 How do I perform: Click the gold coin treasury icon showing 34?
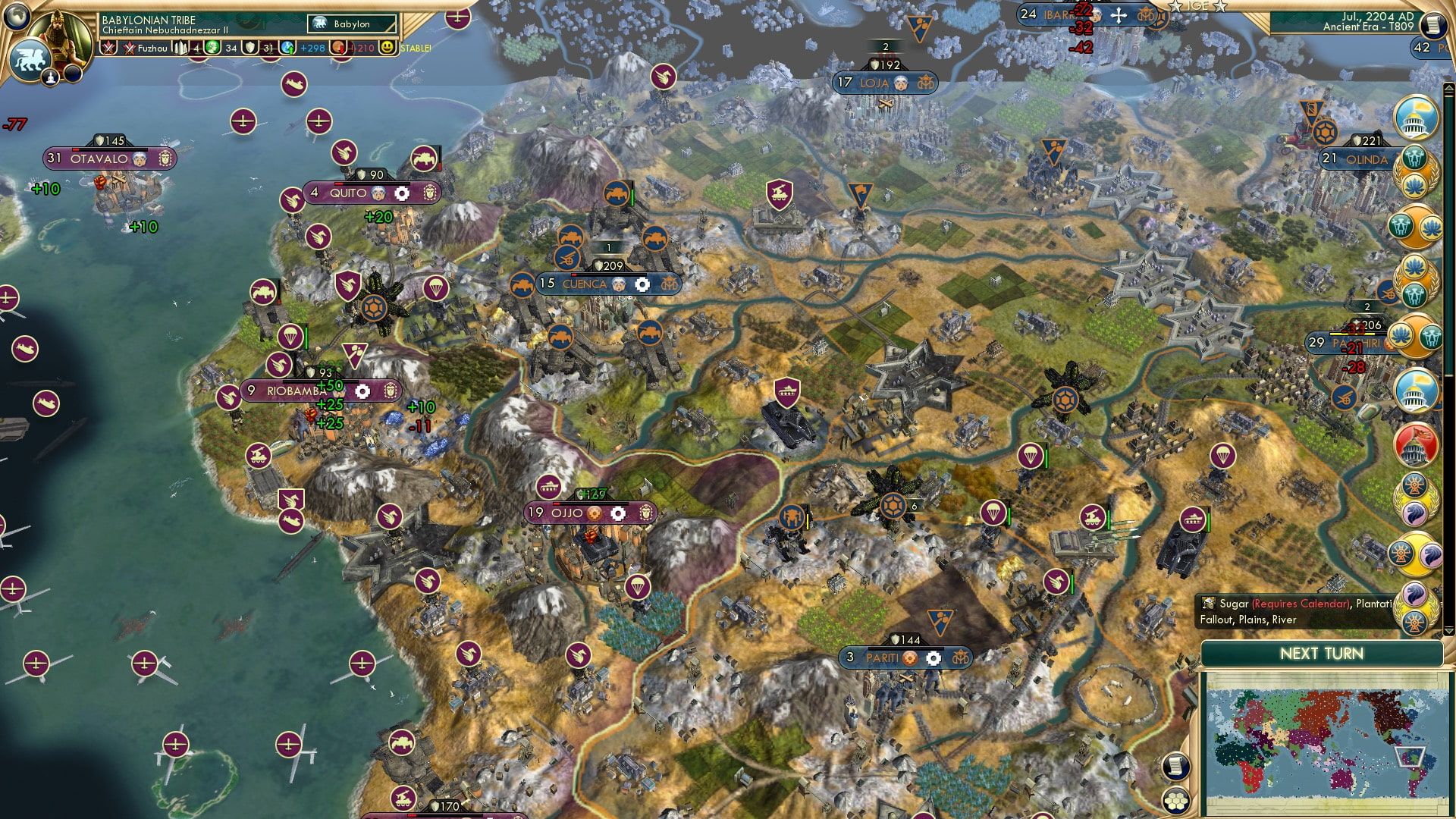coord(213,48)
